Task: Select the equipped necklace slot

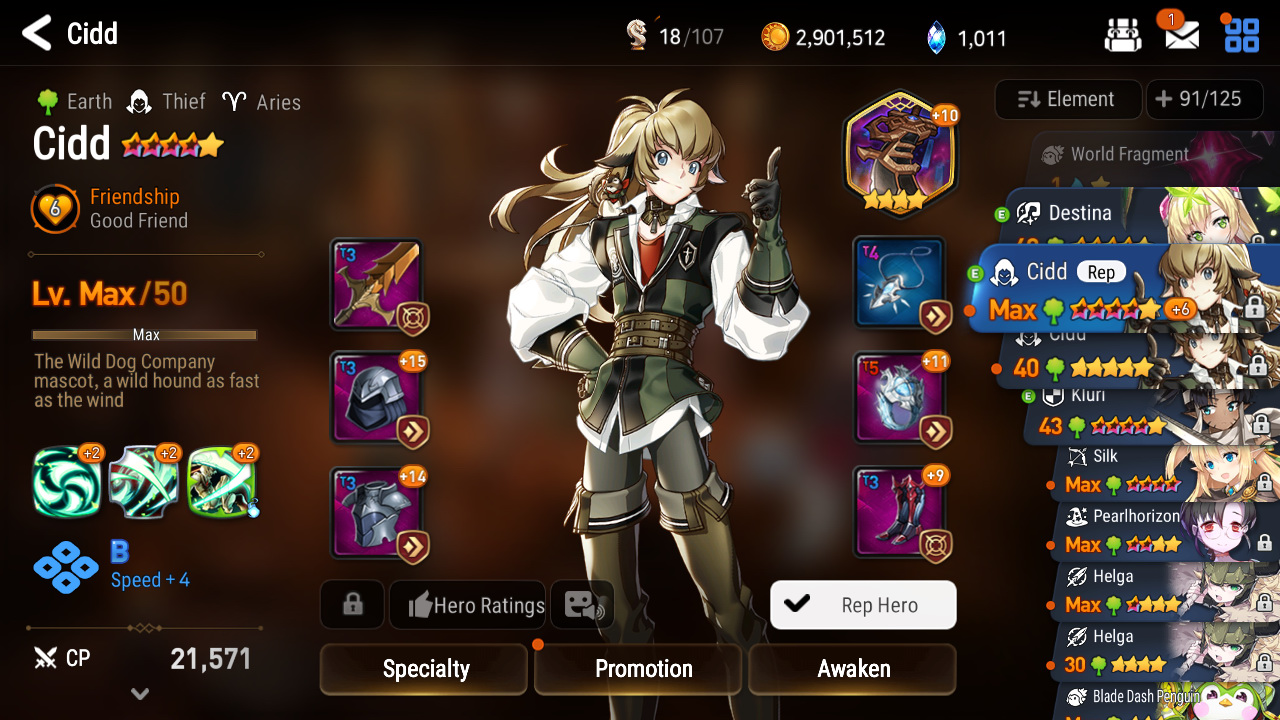Action: [899, 283]
